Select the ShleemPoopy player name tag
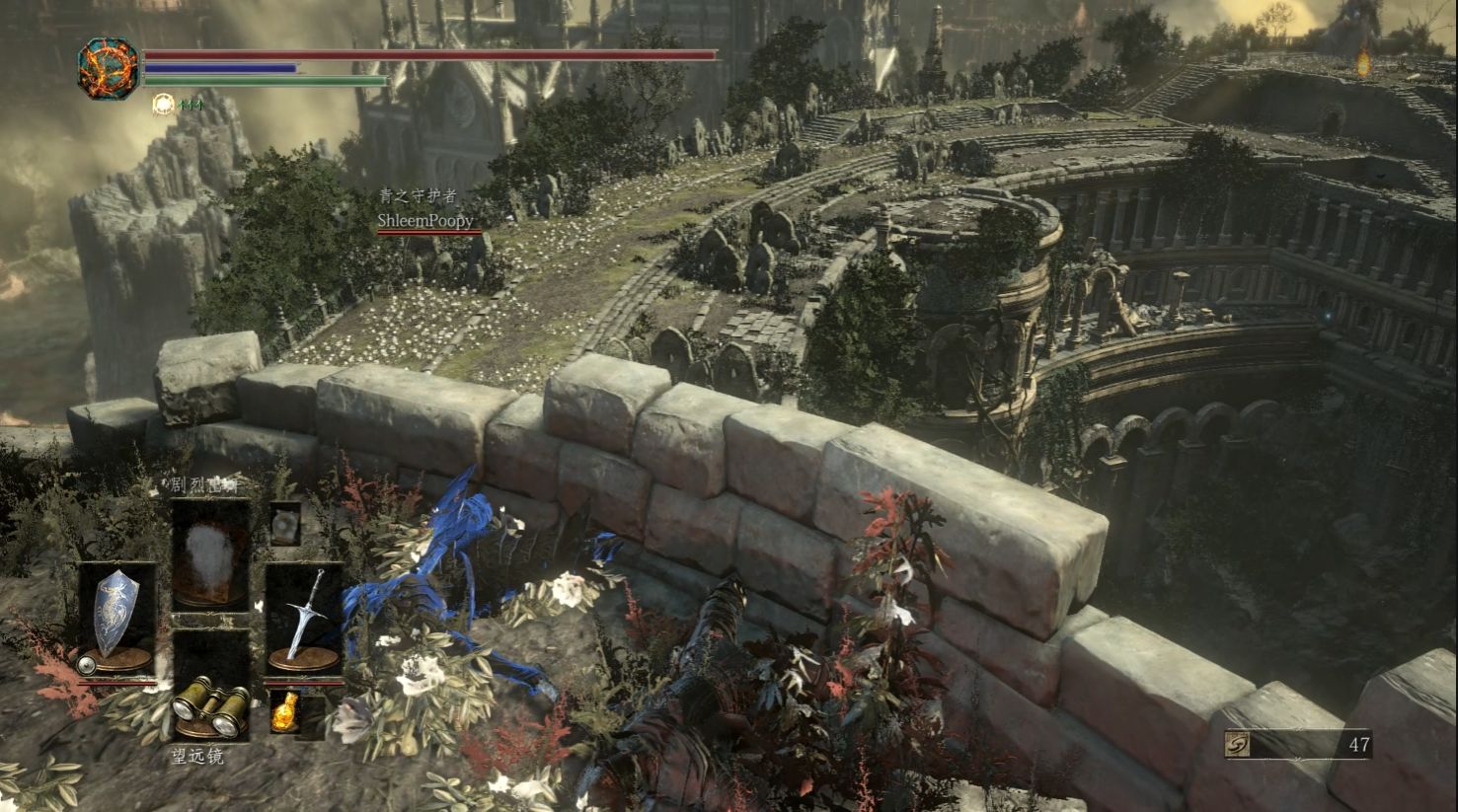The height and width of the screenshot is (812, 1458). (x=425, y=221)
